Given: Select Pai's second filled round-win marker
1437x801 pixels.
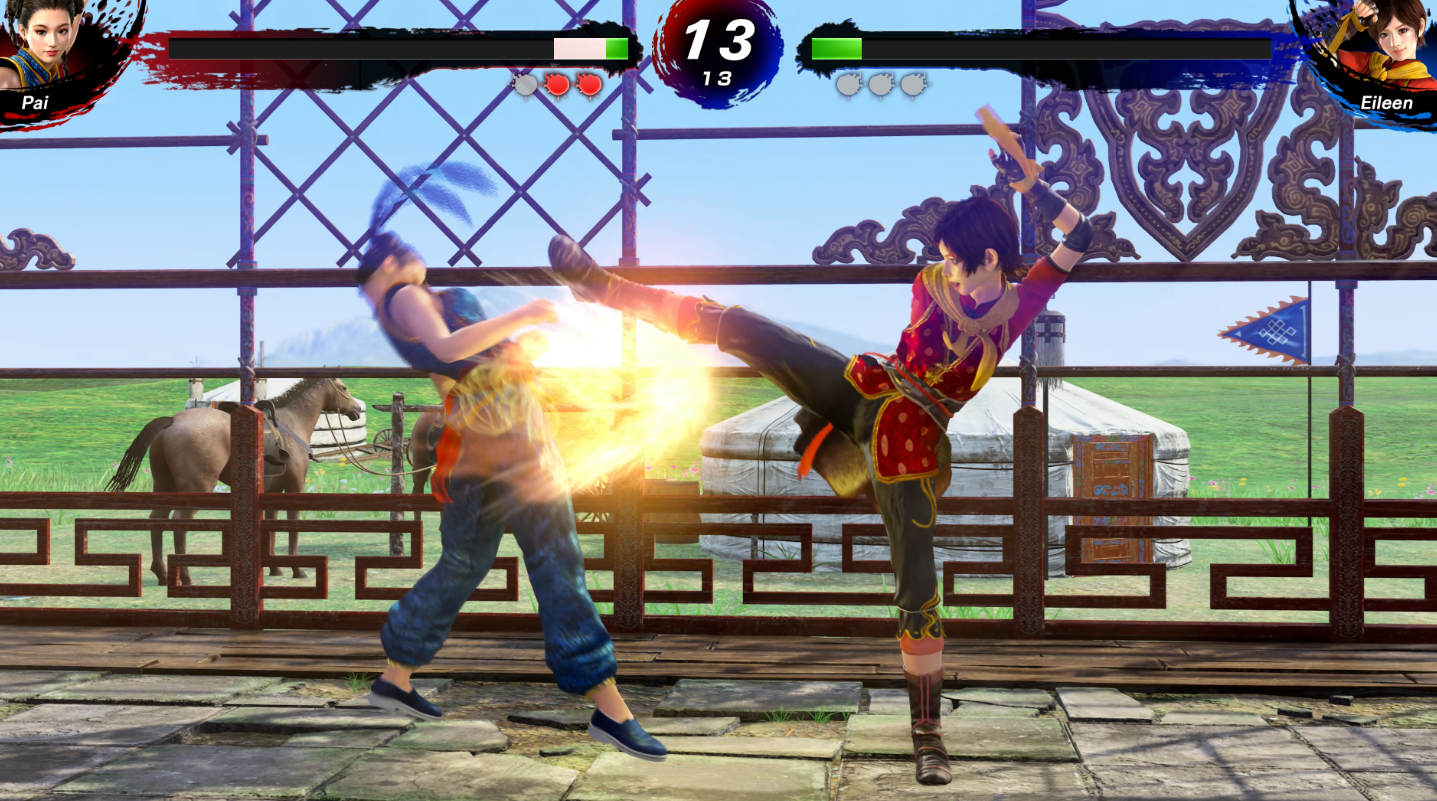Looking at the screenshot, I should (587, 83).
